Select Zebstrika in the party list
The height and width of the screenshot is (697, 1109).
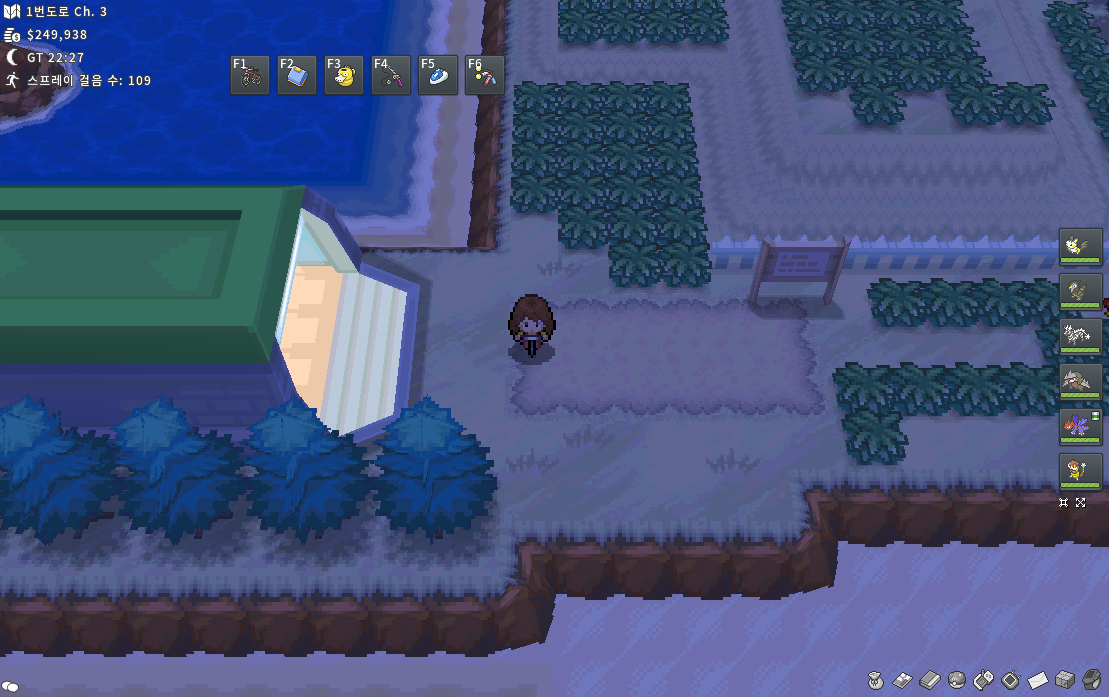[1081, 336]
